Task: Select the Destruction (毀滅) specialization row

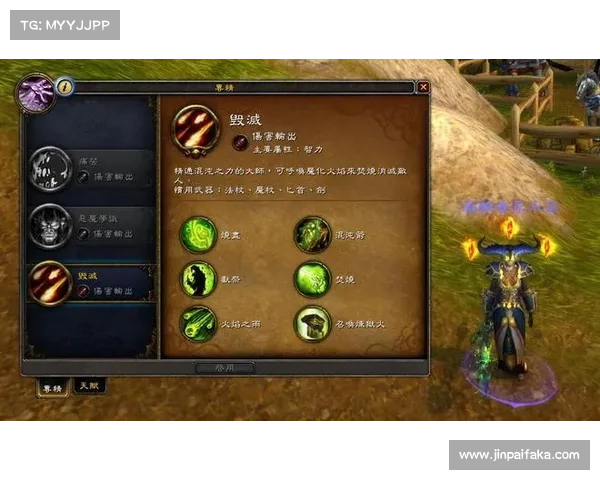Action: 91,283
